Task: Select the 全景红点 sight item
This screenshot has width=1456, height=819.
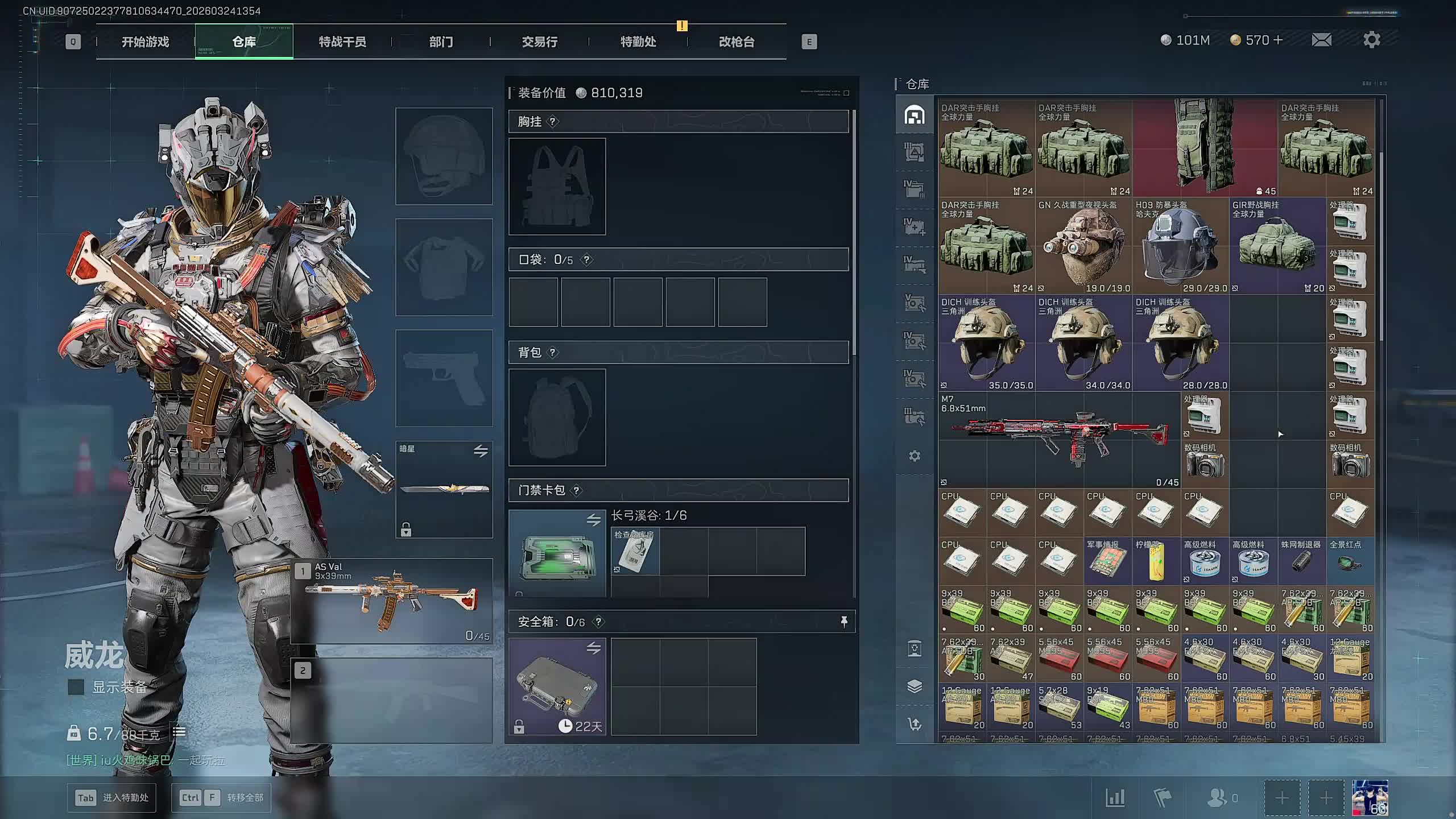Action: click(1350, 561)
